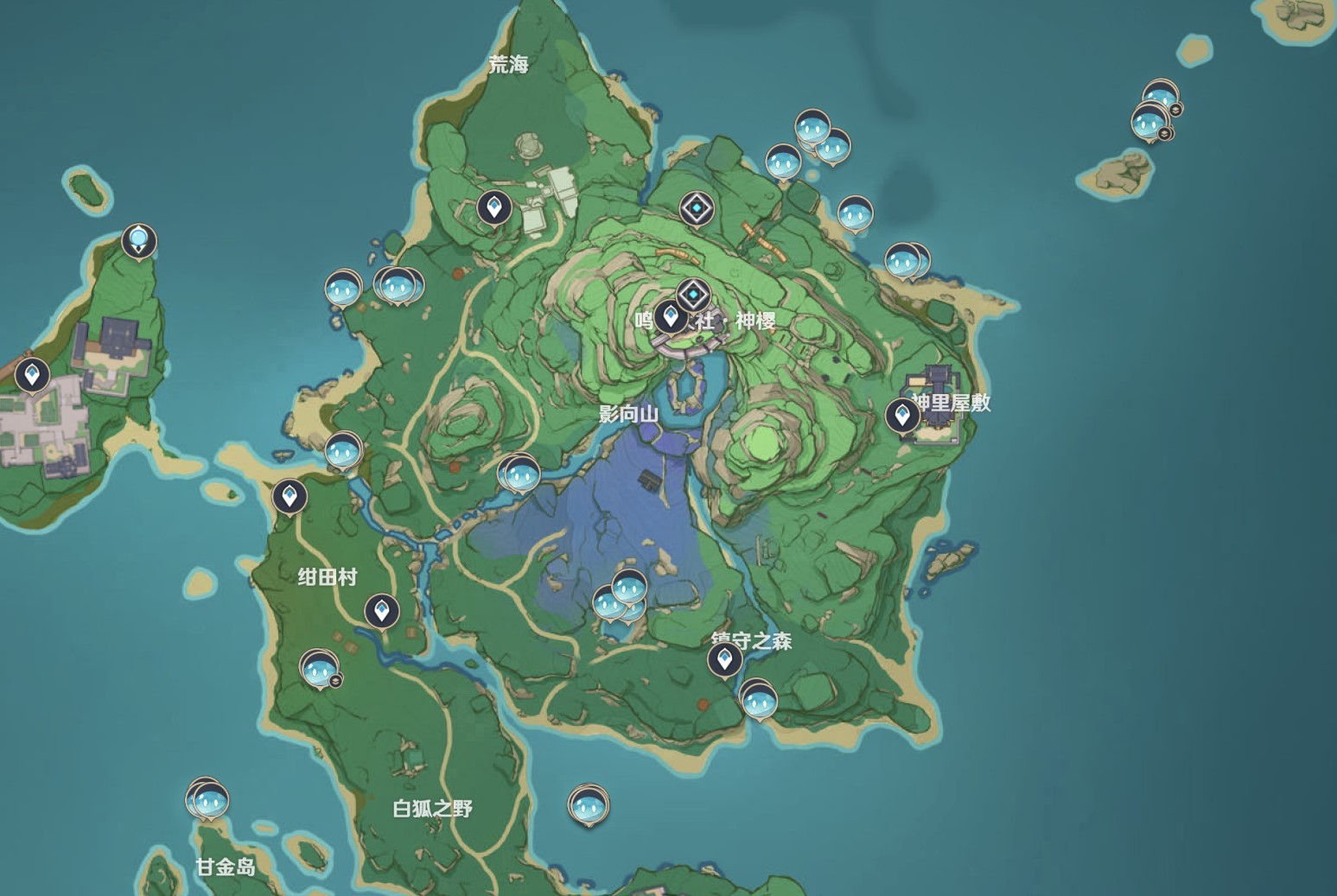The width and height of the screenshot is (1337, 896).
Task: Open the domain marker above the 鸣神大社 waypoint
Action: [x=693, y=295]
